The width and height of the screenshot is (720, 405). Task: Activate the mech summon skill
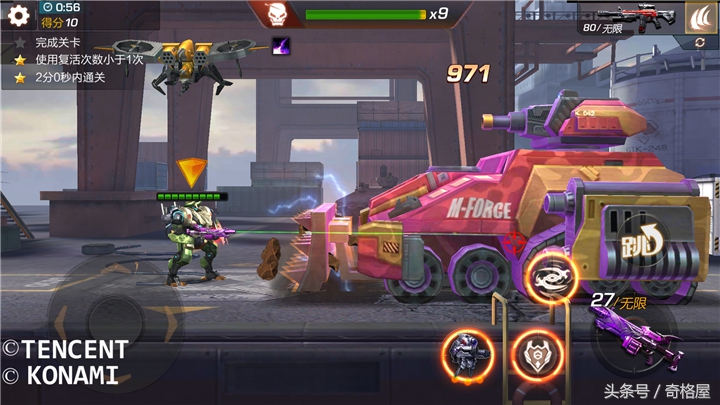point(467,353)
